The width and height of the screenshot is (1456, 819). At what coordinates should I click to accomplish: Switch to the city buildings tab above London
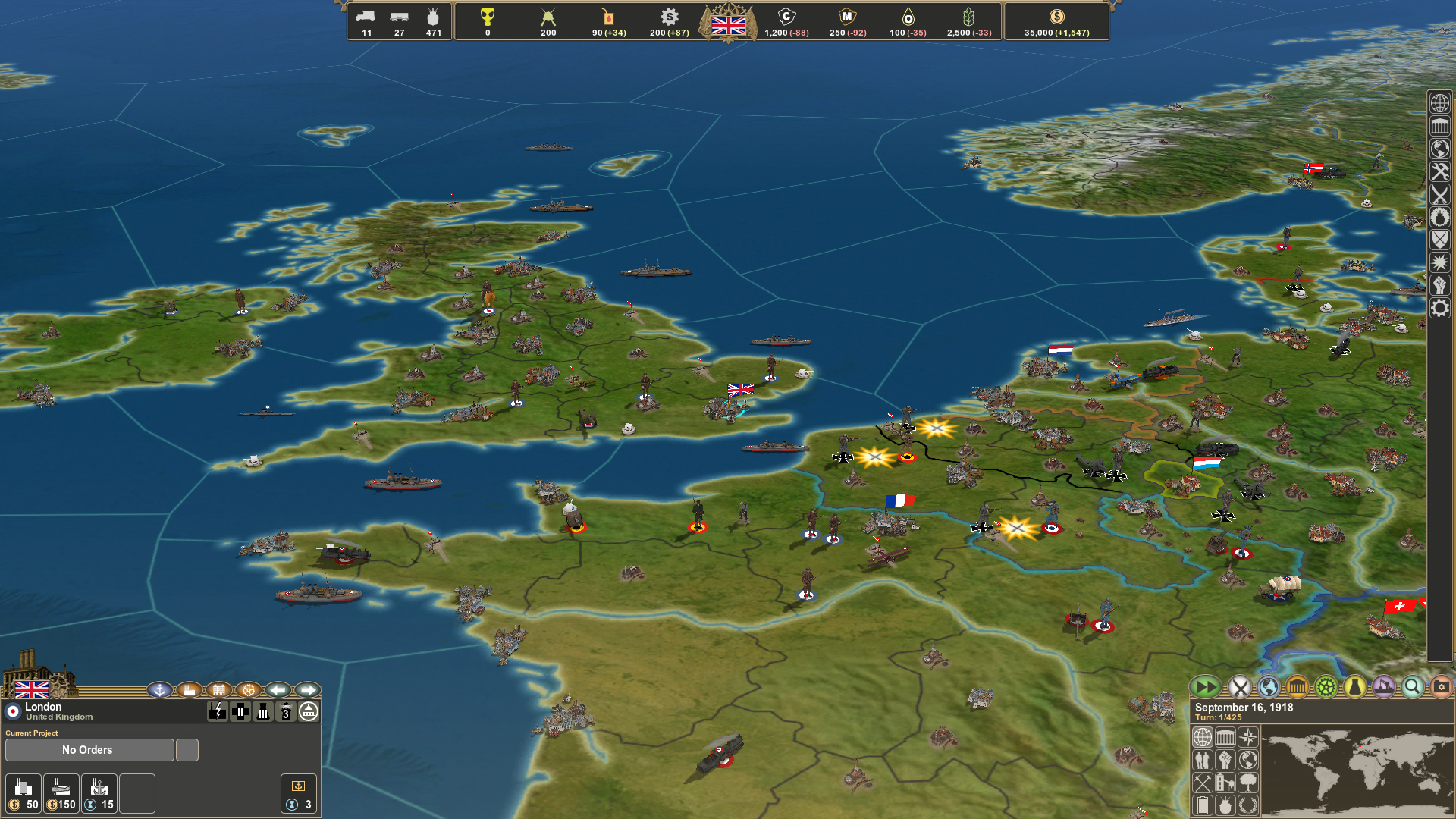point(218,690)
